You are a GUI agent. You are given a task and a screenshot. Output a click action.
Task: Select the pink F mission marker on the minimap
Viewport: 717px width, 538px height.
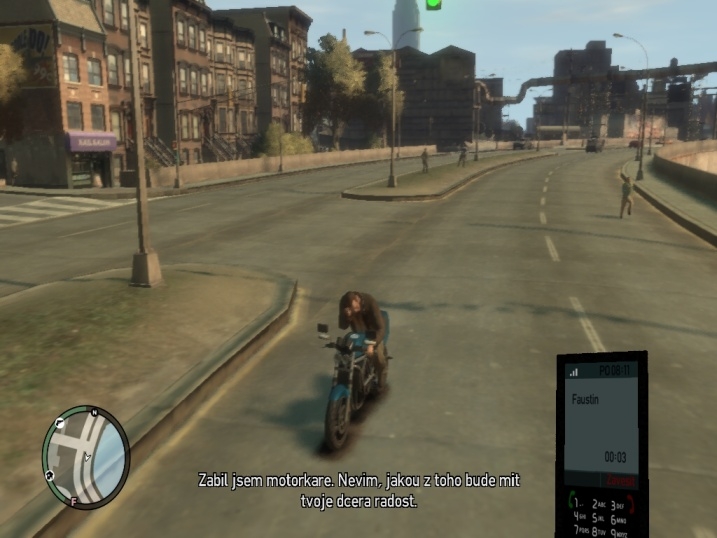[x=73, y=500]
